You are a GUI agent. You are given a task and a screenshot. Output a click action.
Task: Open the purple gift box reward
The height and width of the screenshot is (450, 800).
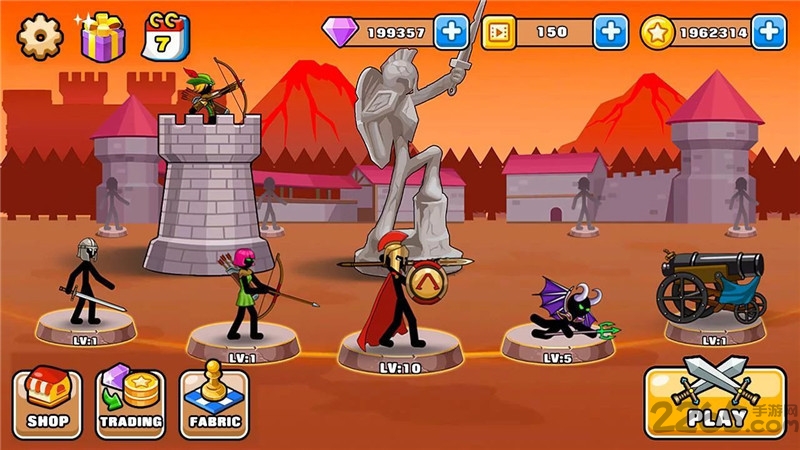point(102,36)
